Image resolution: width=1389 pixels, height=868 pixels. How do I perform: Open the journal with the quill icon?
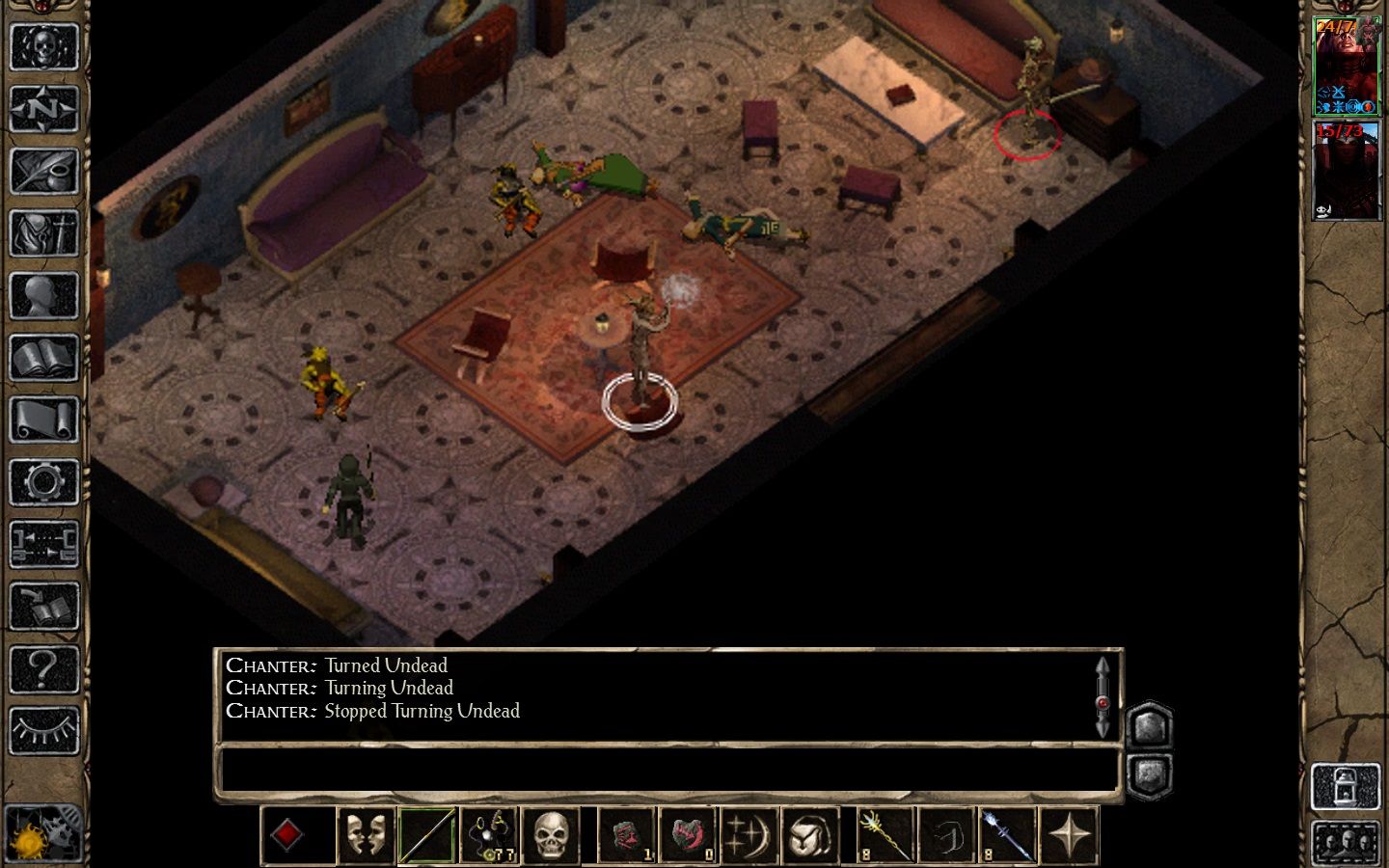43,172
